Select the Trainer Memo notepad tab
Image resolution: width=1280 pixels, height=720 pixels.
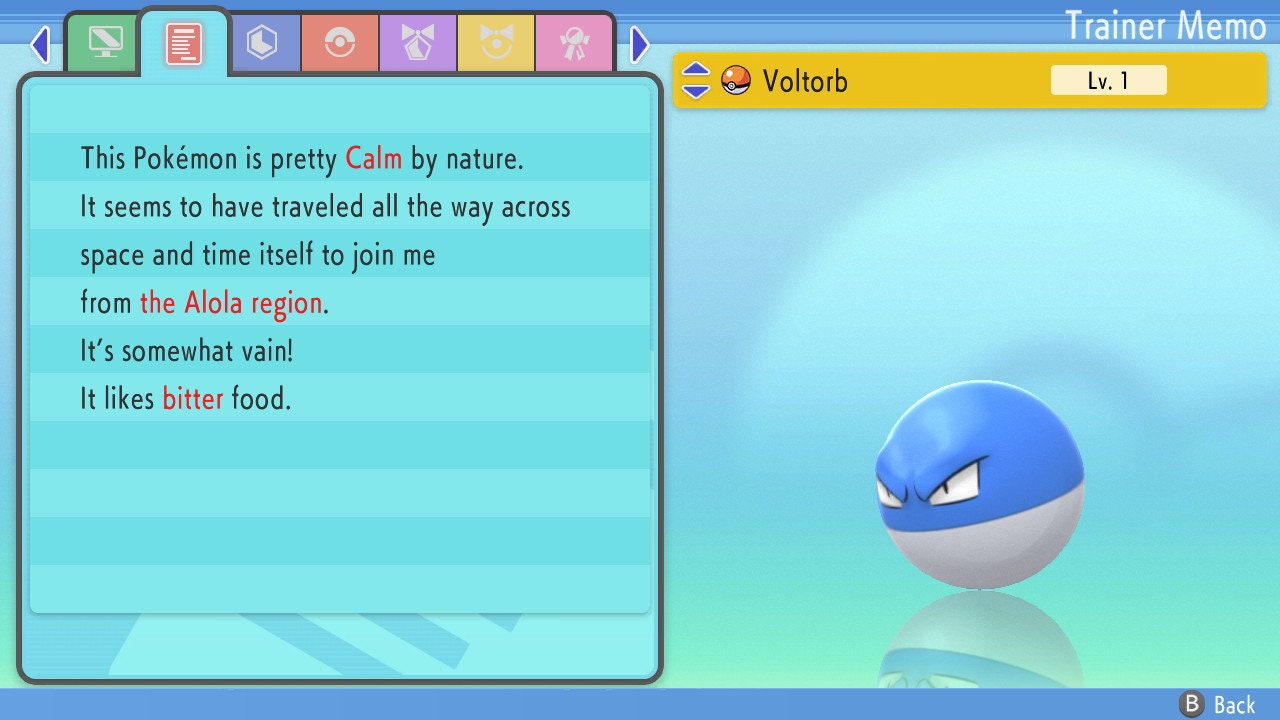[184, 43]
